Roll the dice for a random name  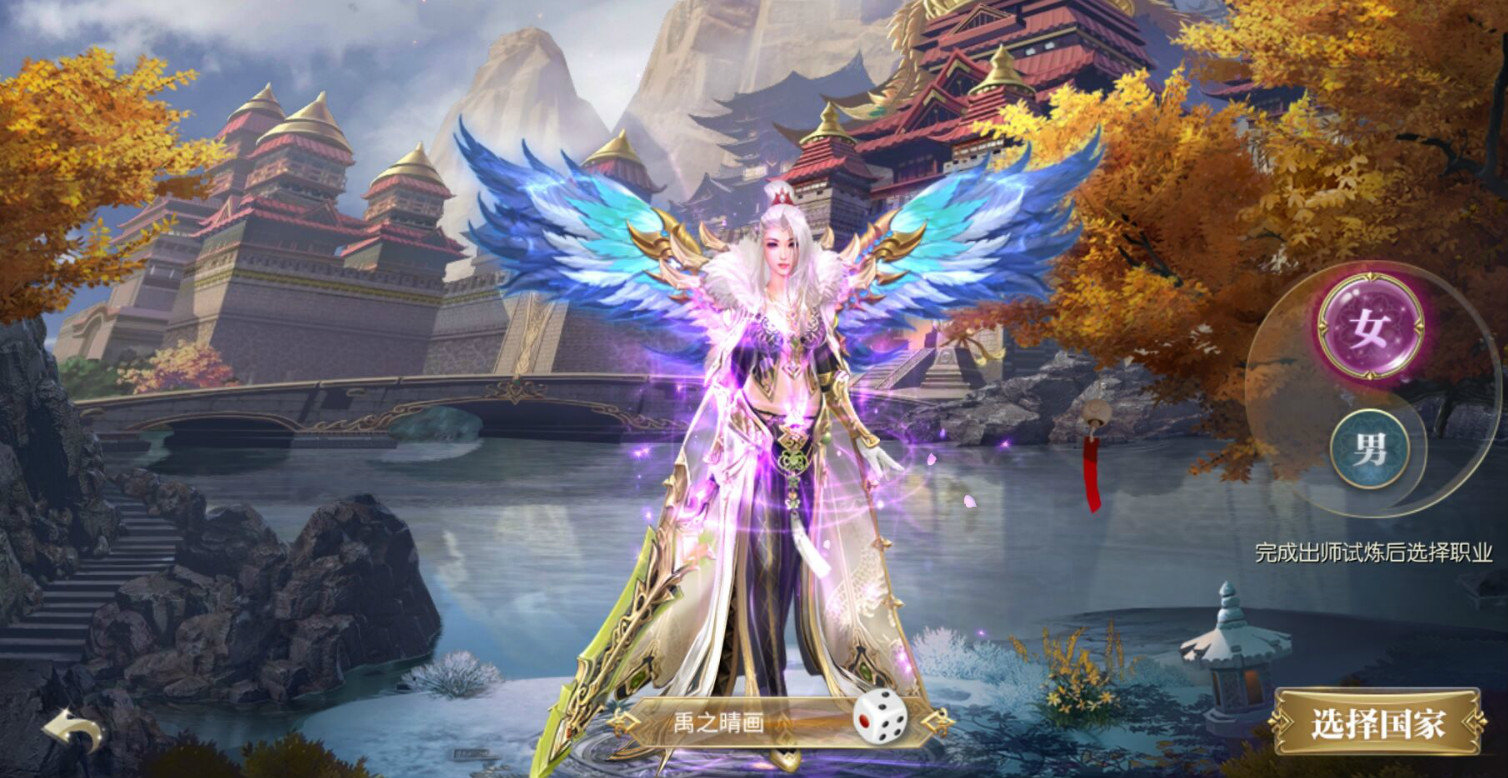coord(880,718)
